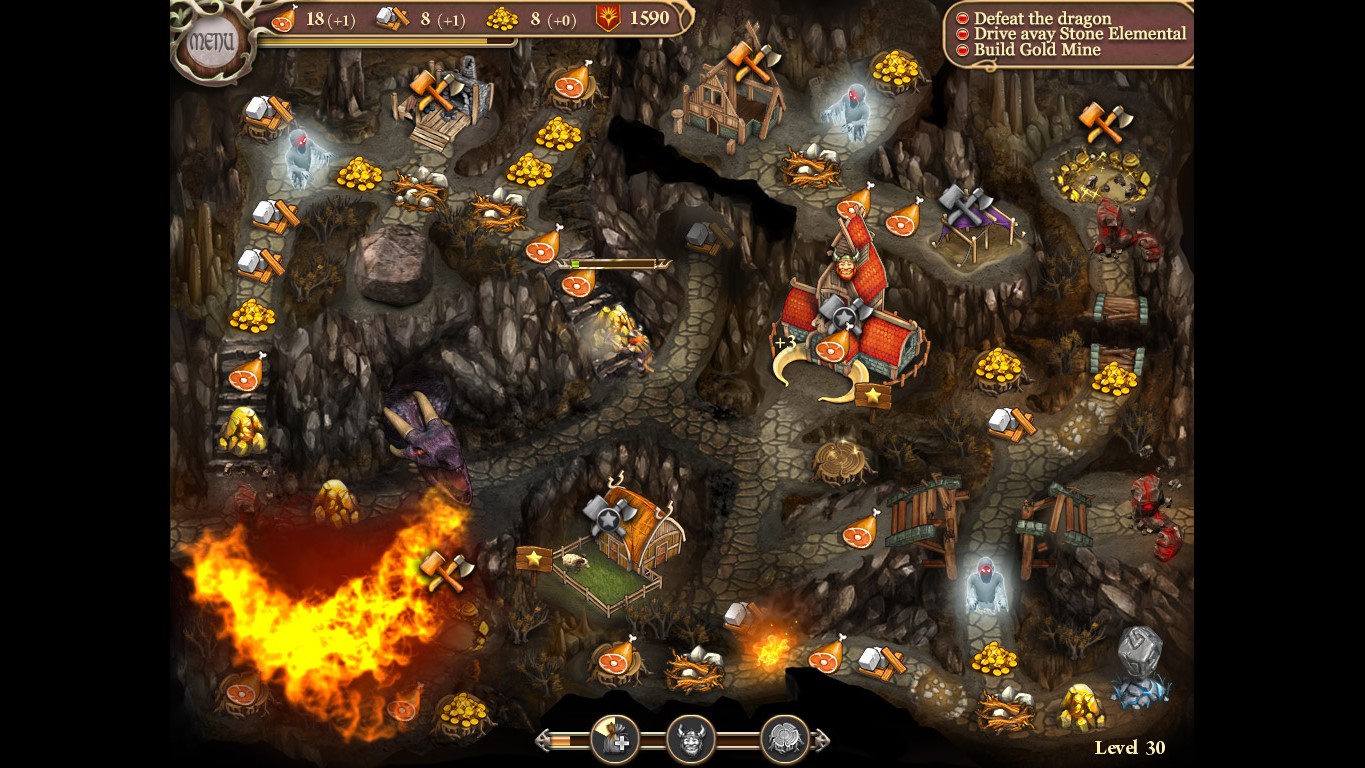Toggle the Defeat the dragon objective marker
The image size is (1365, 768).
(x=961, y=17)
